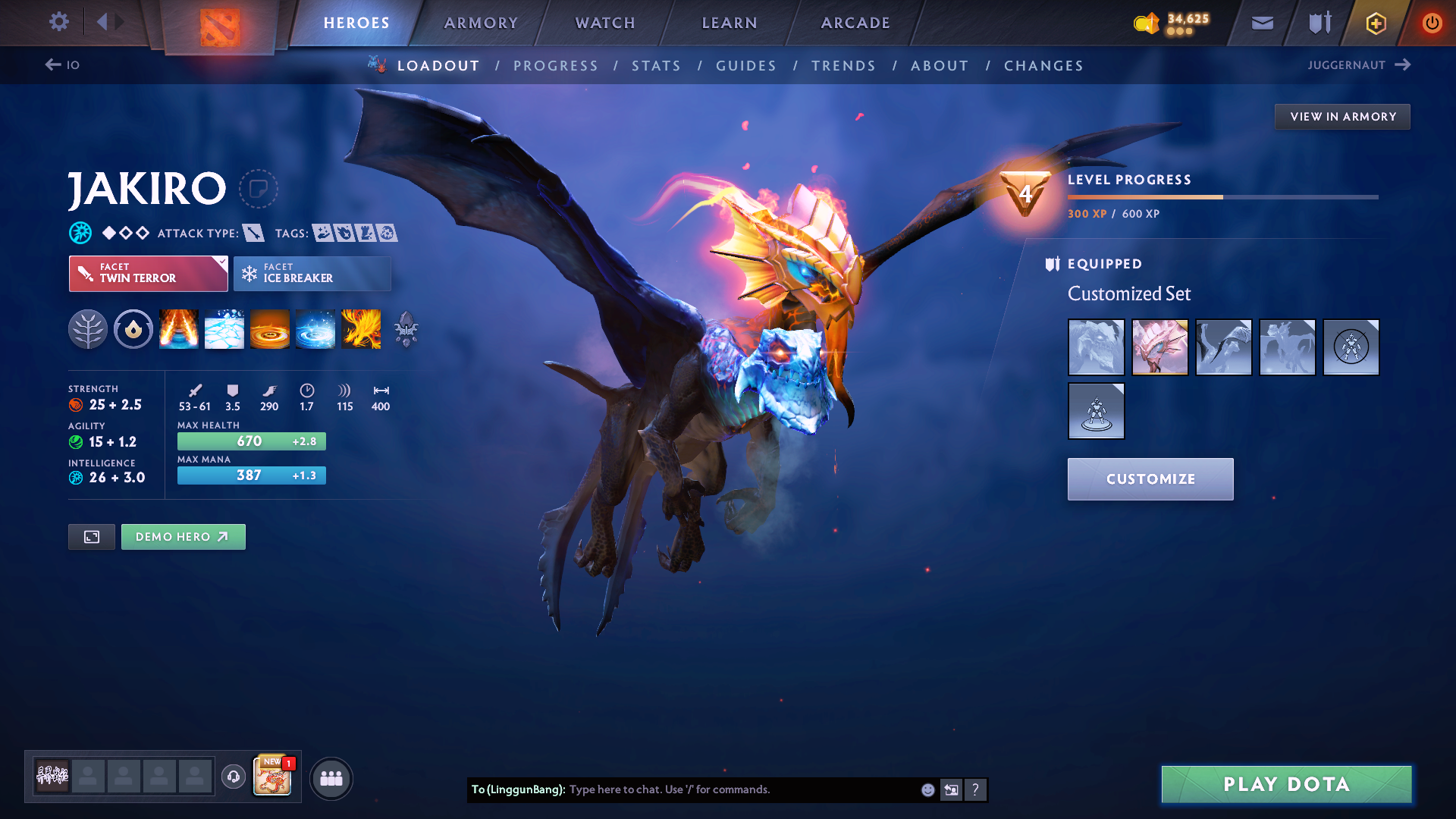Image resolution: width=1456 pixels, height=819 pixels.
Task: Open the emoji picker in the chat bar
Action: click(927, 789)
